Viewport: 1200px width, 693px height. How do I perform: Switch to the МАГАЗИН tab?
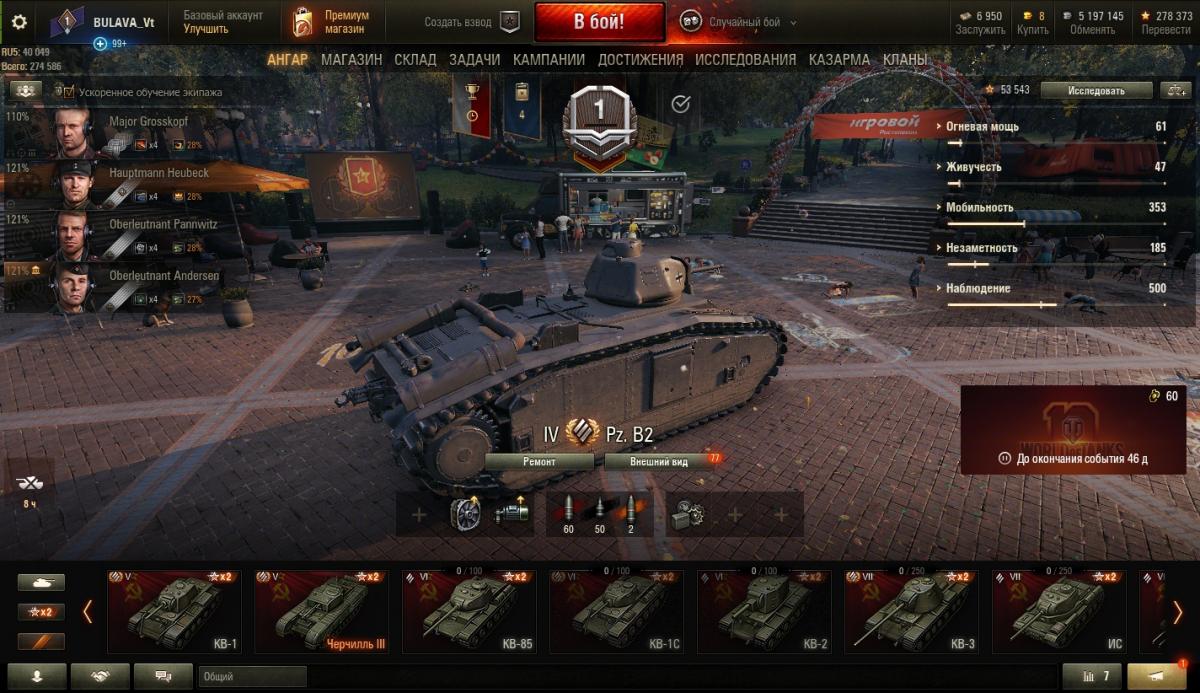point(351,60)
